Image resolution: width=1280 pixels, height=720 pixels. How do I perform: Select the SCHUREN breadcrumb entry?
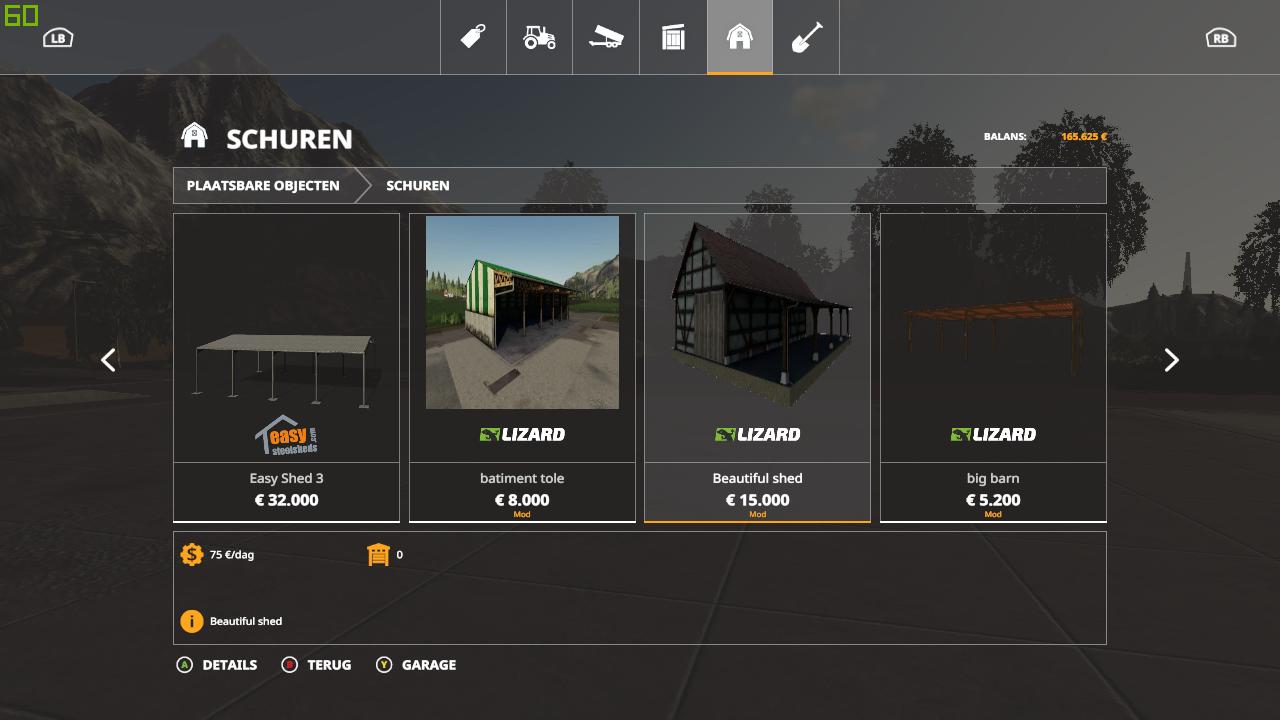(417, 185)
